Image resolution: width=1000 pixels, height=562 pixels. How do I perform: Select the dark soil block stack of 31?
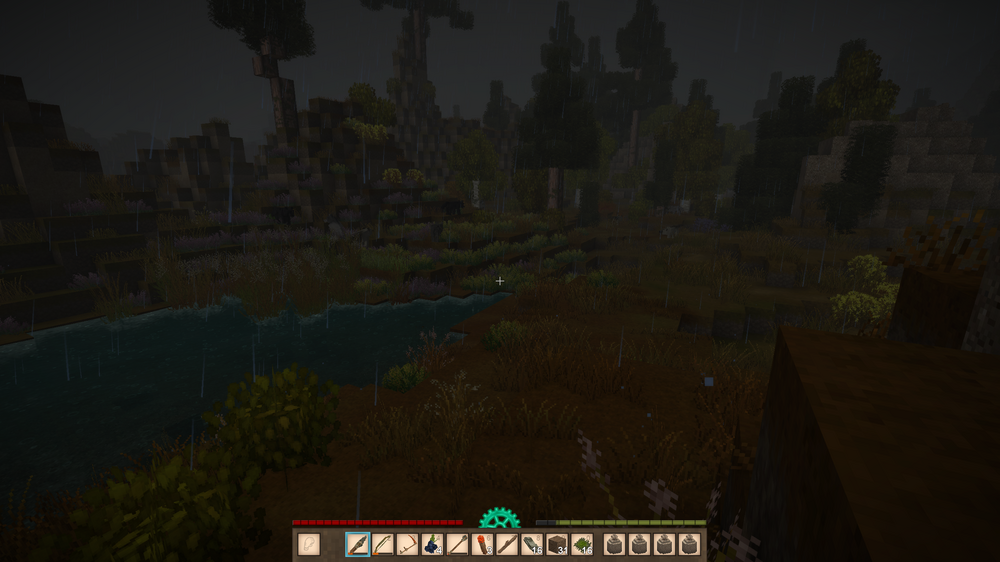tap(558, 544)
